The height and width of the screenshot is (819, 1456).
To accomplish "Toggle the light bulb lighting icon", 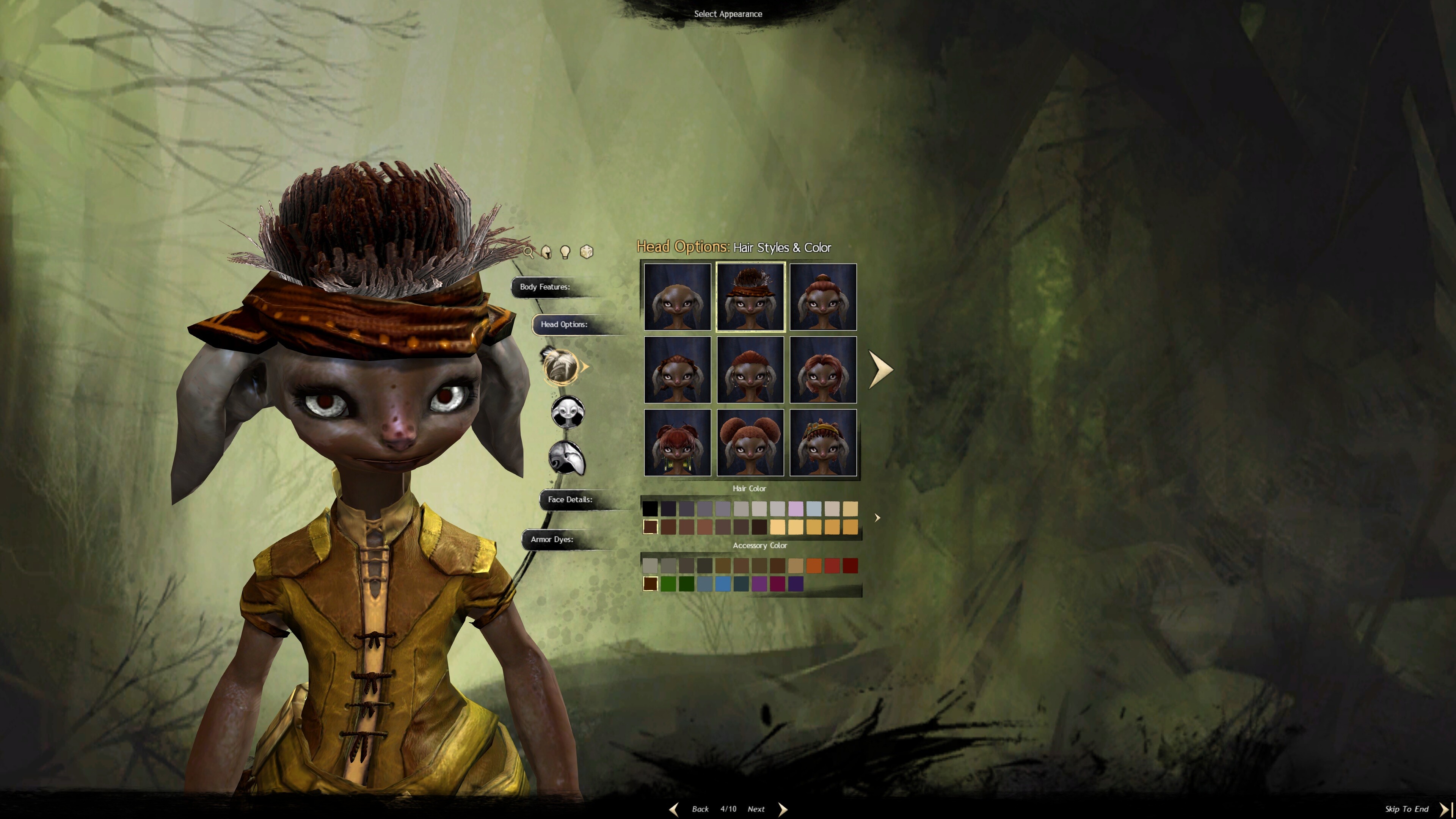I will click(565, 252).
